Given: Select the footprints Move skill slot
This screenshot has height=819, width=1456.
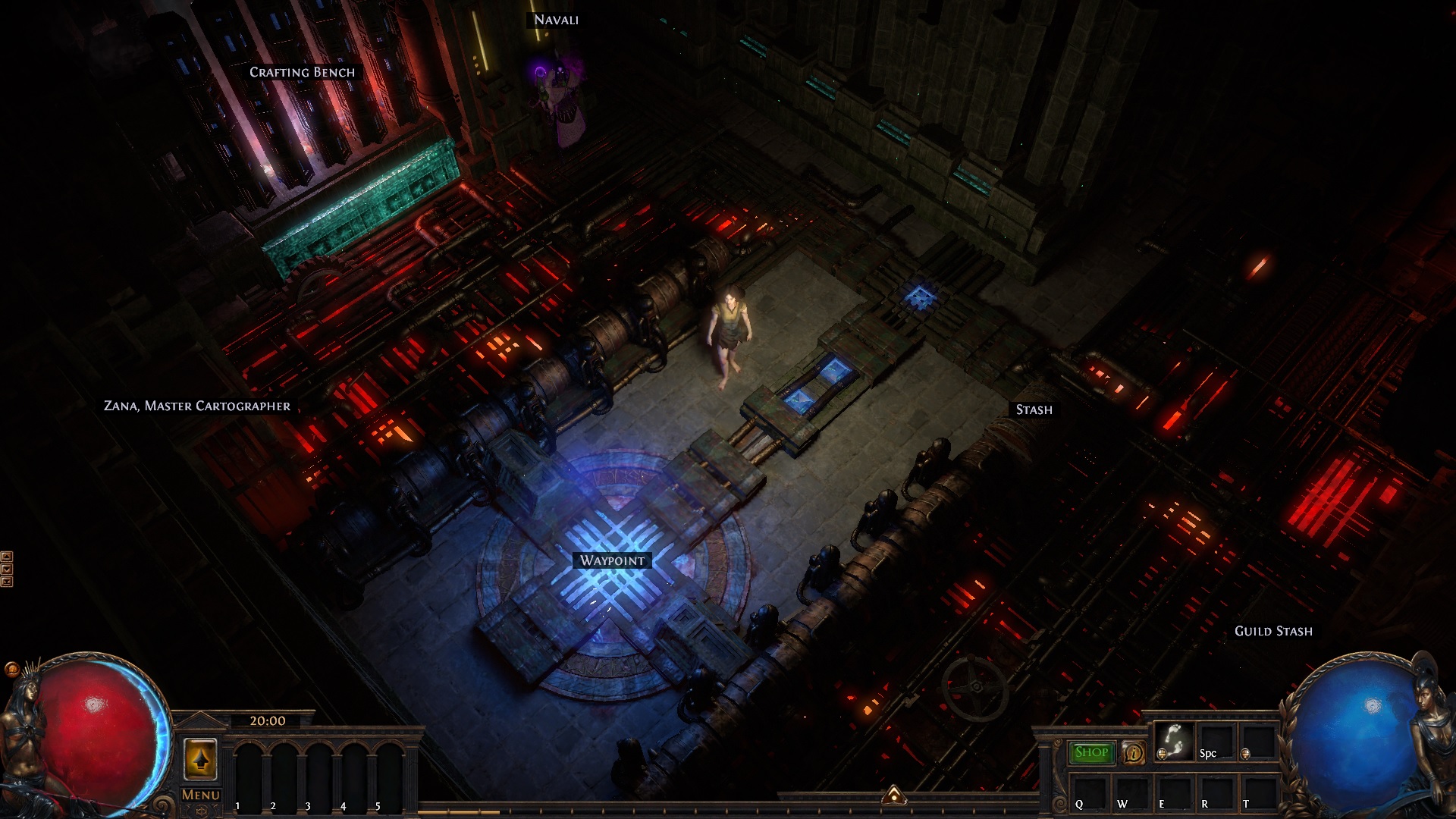Looking at the screenshot, I should click(1175, 740).
